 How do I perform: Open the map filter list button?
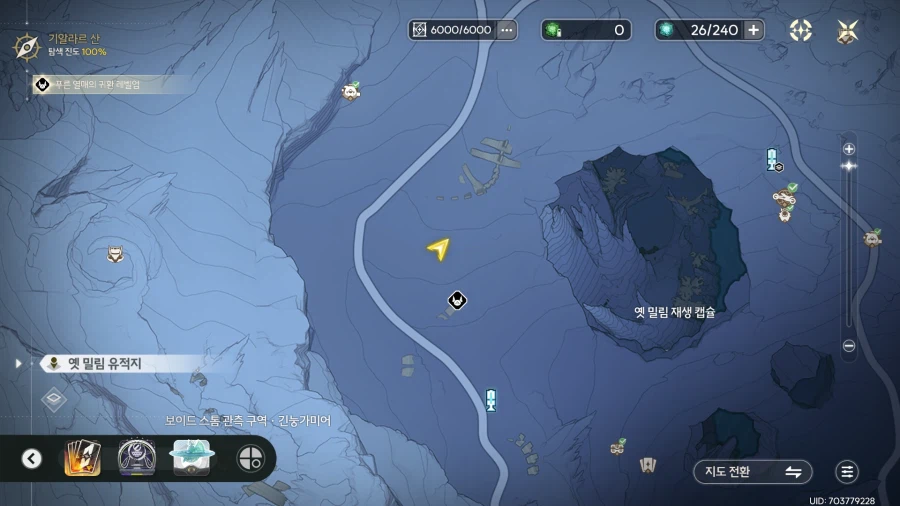847,472
